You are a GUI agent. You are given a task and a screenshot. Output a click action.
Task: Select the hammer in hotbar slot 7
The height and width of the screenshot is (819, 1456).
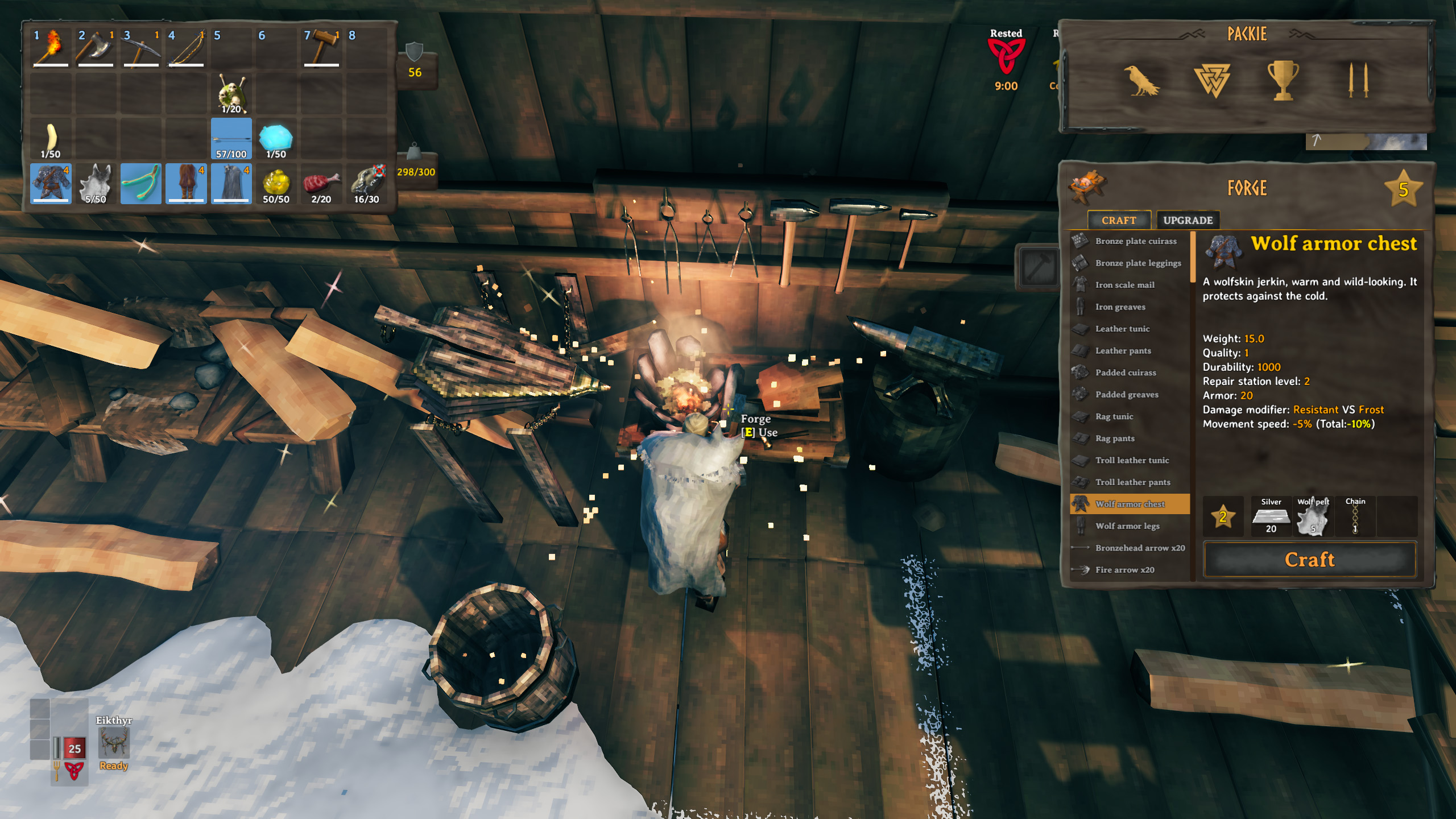coord(322,47)
